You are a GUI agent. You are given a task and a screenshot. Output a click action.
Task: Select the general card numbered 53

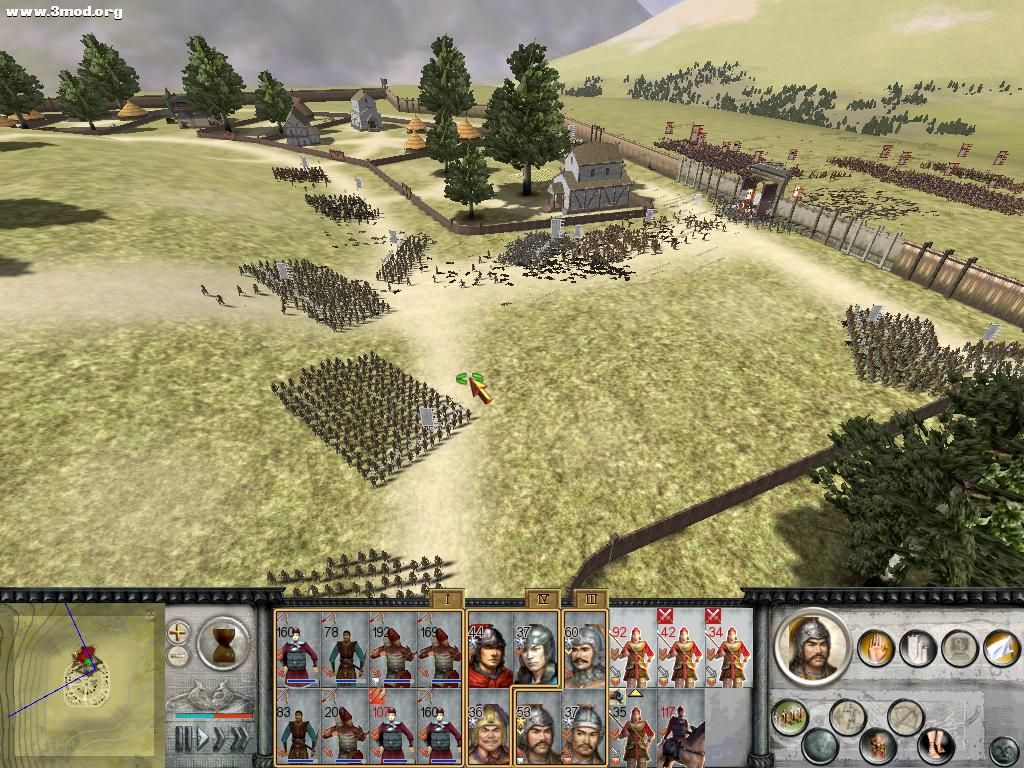537,727
